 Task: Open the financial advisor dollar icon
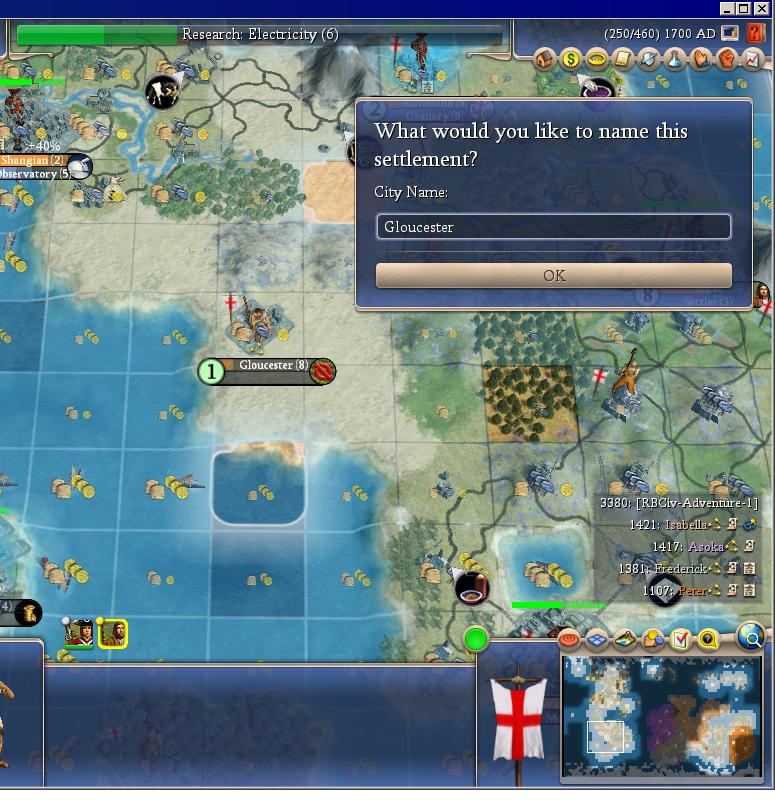coord(571,59)
